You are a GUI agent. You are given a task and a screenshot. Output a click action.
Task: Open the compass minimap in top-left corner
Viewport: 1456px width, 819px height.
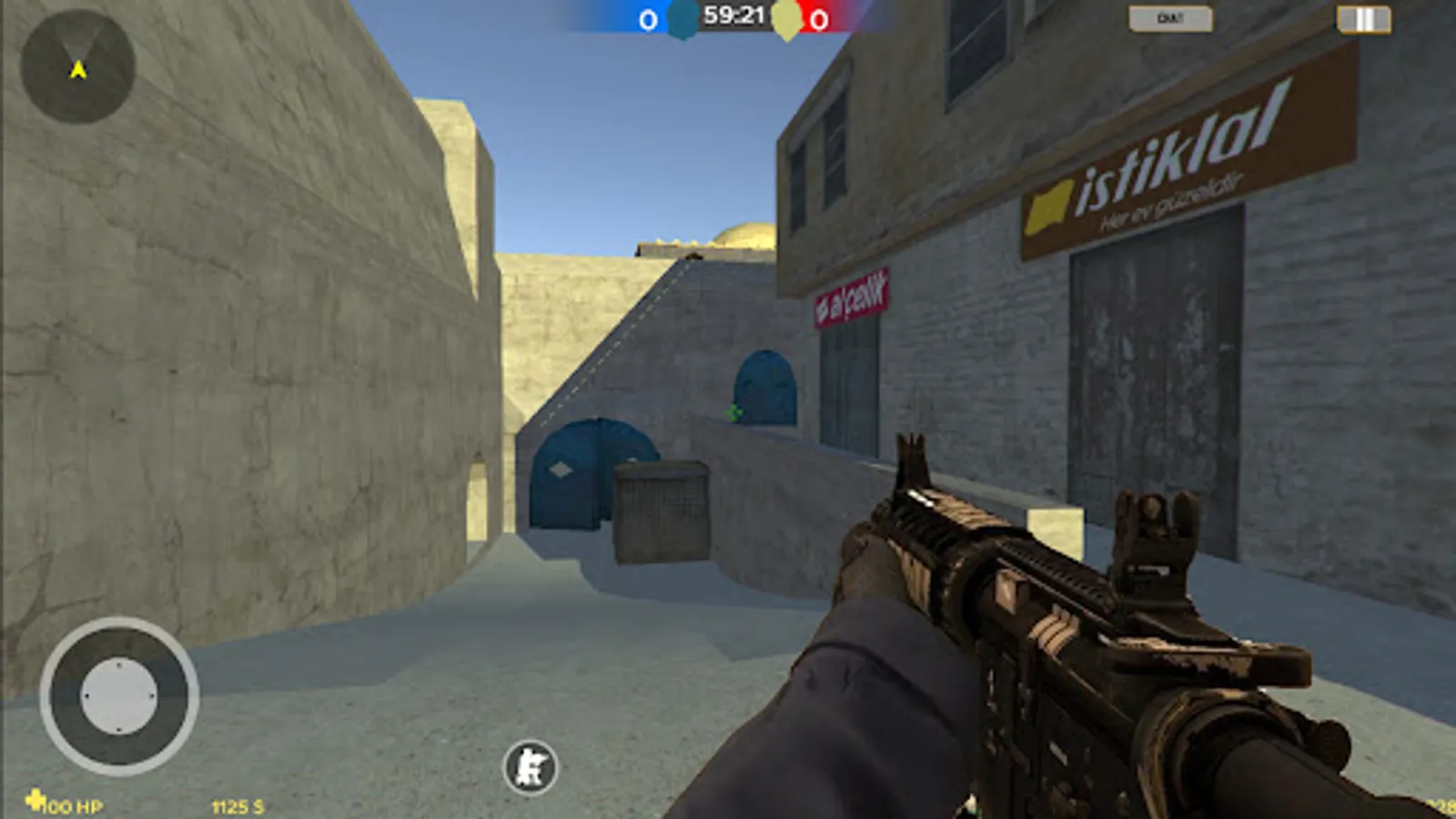click(x=77, y=68)
